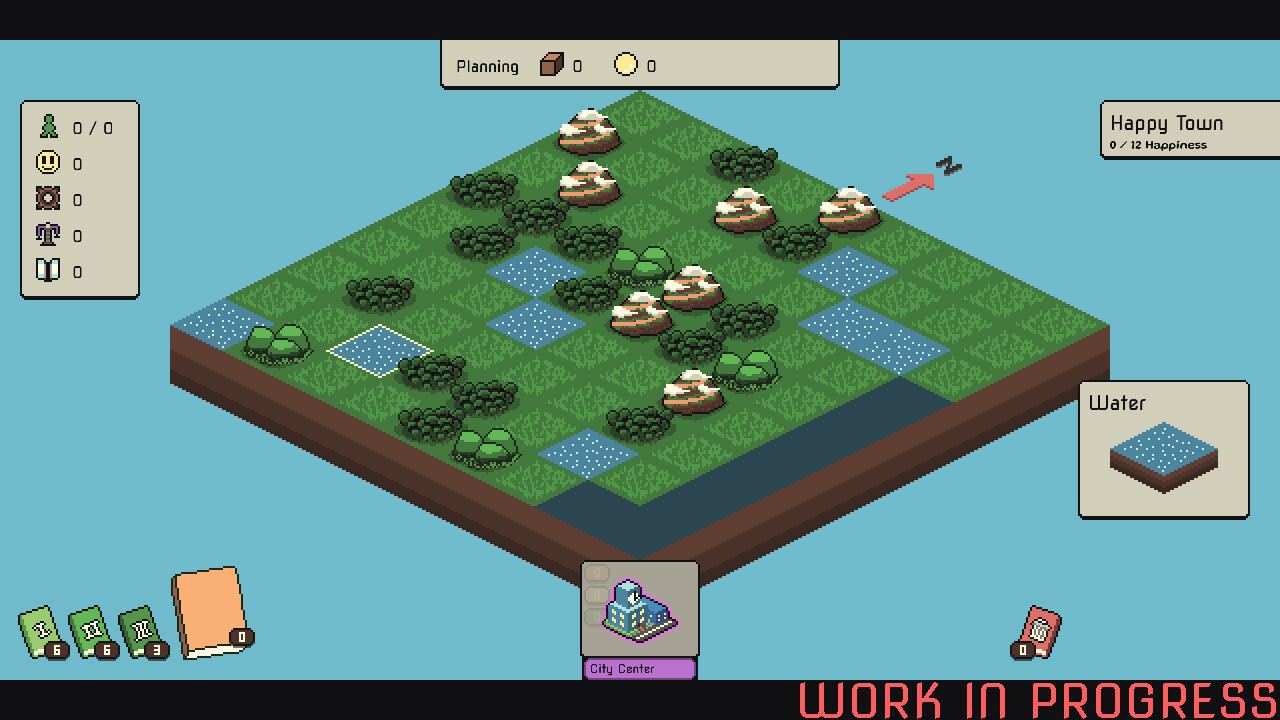Select the smiley face happiness icon
1280x720 pixels.
pos(46,163)
